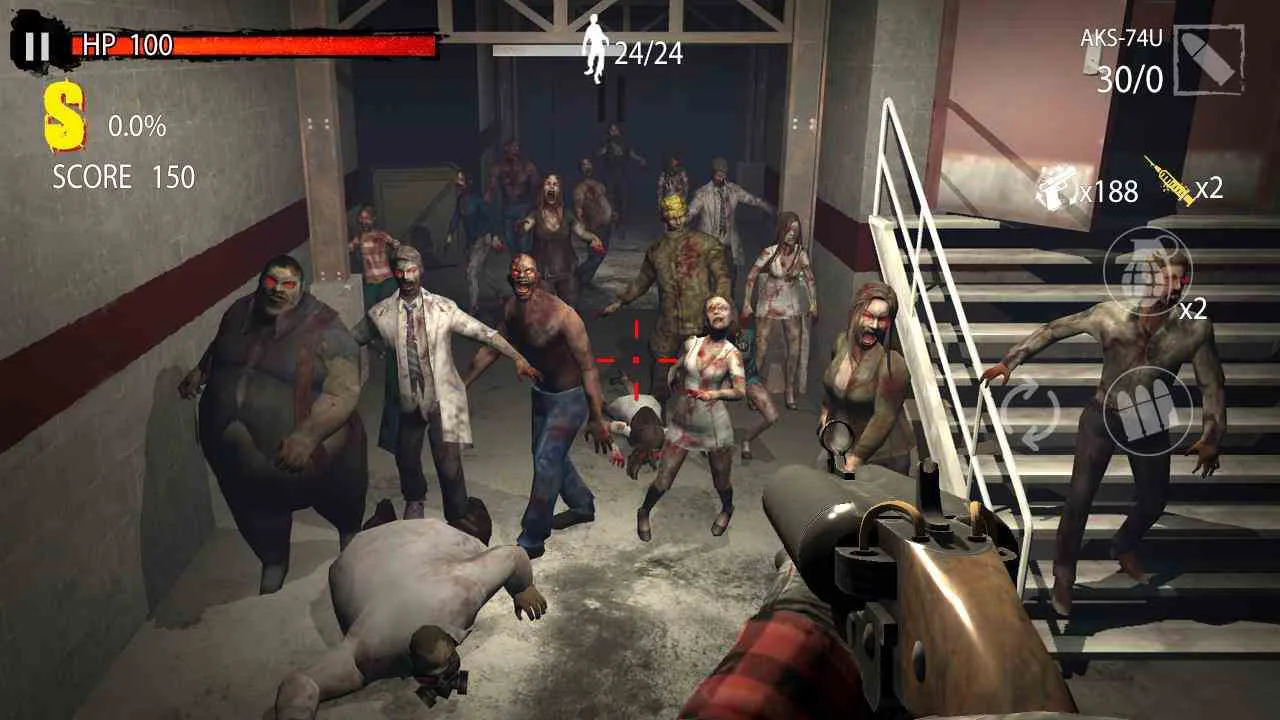Image resolution: width=1280 pixels, height=720 pixels.
Task: Use the adrenaline syringe icon
Action: (x=1166, y=184)
